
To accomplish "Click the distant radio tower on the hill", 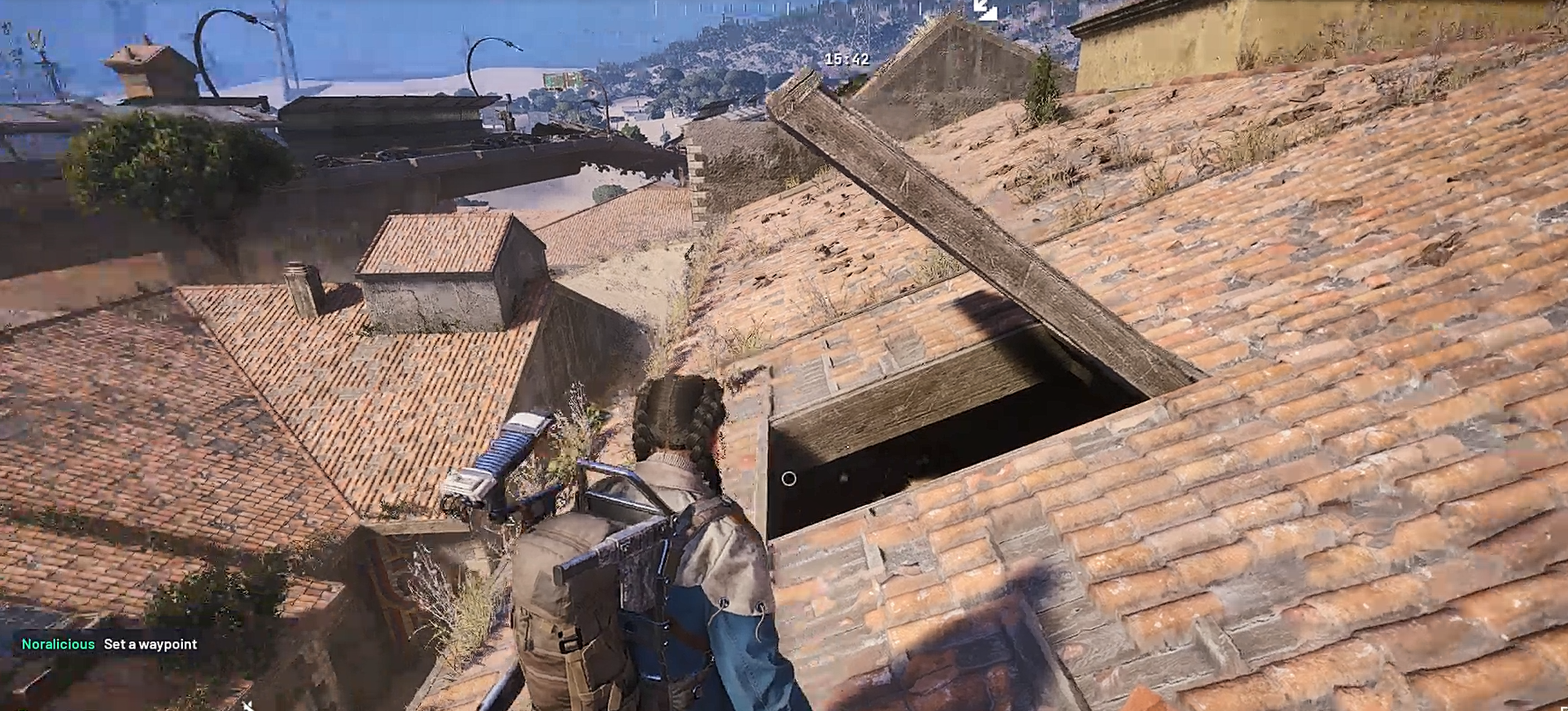I will [x=861, y=22].
